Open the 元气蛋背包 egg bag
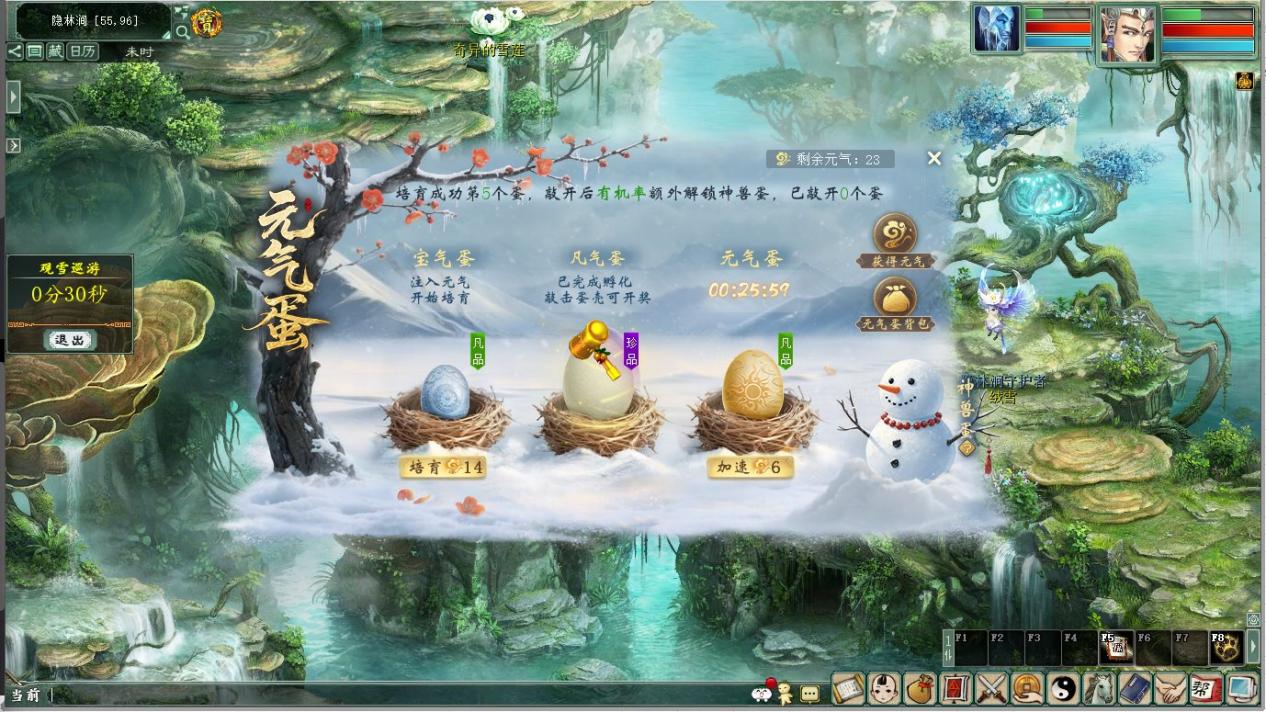The image size is (1266, 712). coord(895,304)
